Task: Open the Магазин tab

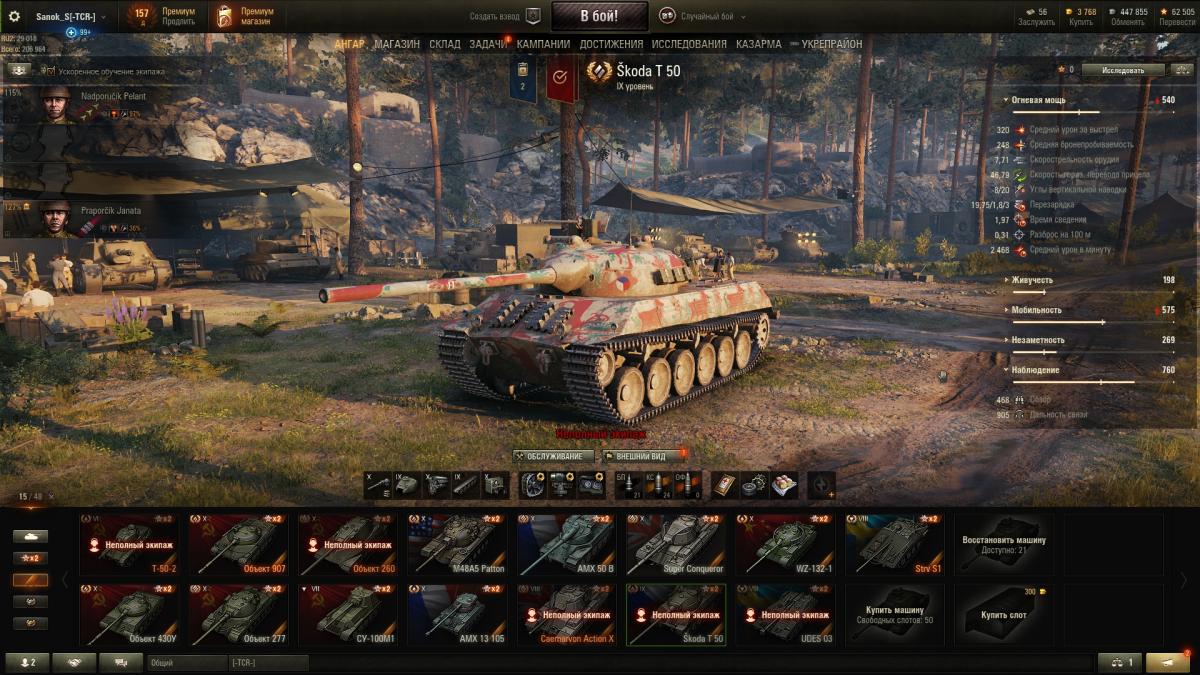Action: coord(397,44)
